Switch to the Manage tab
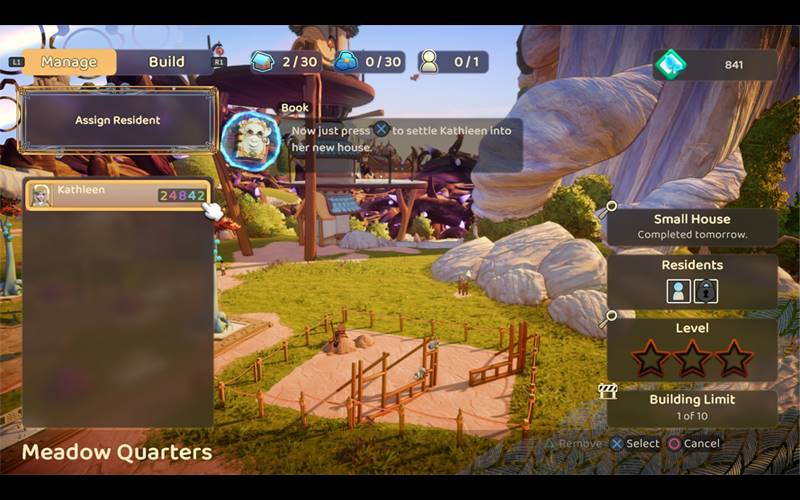This screenshot has height=500, width=800. [68, 62]
